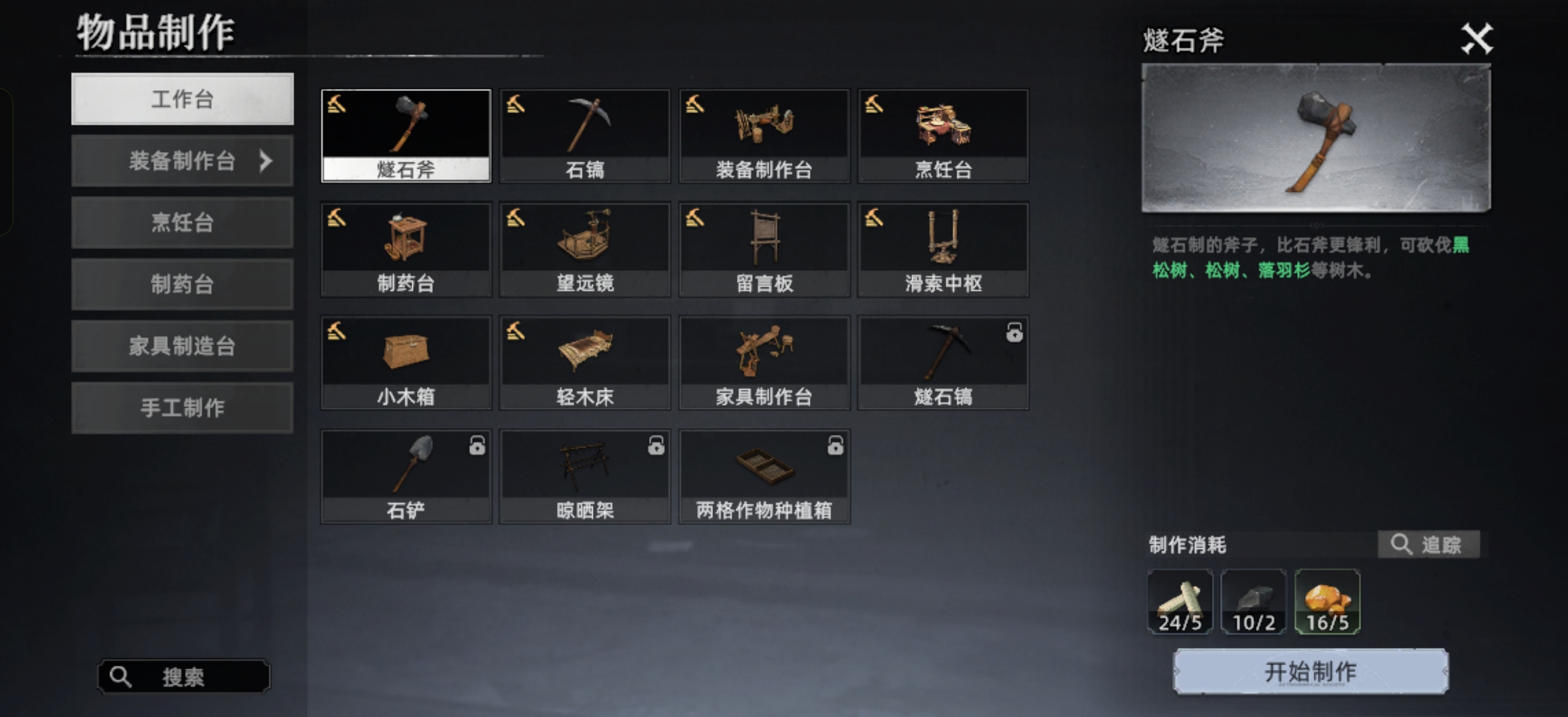Click the 追踪 tracking button
Screen dimensions: 1568x717
1429,544
